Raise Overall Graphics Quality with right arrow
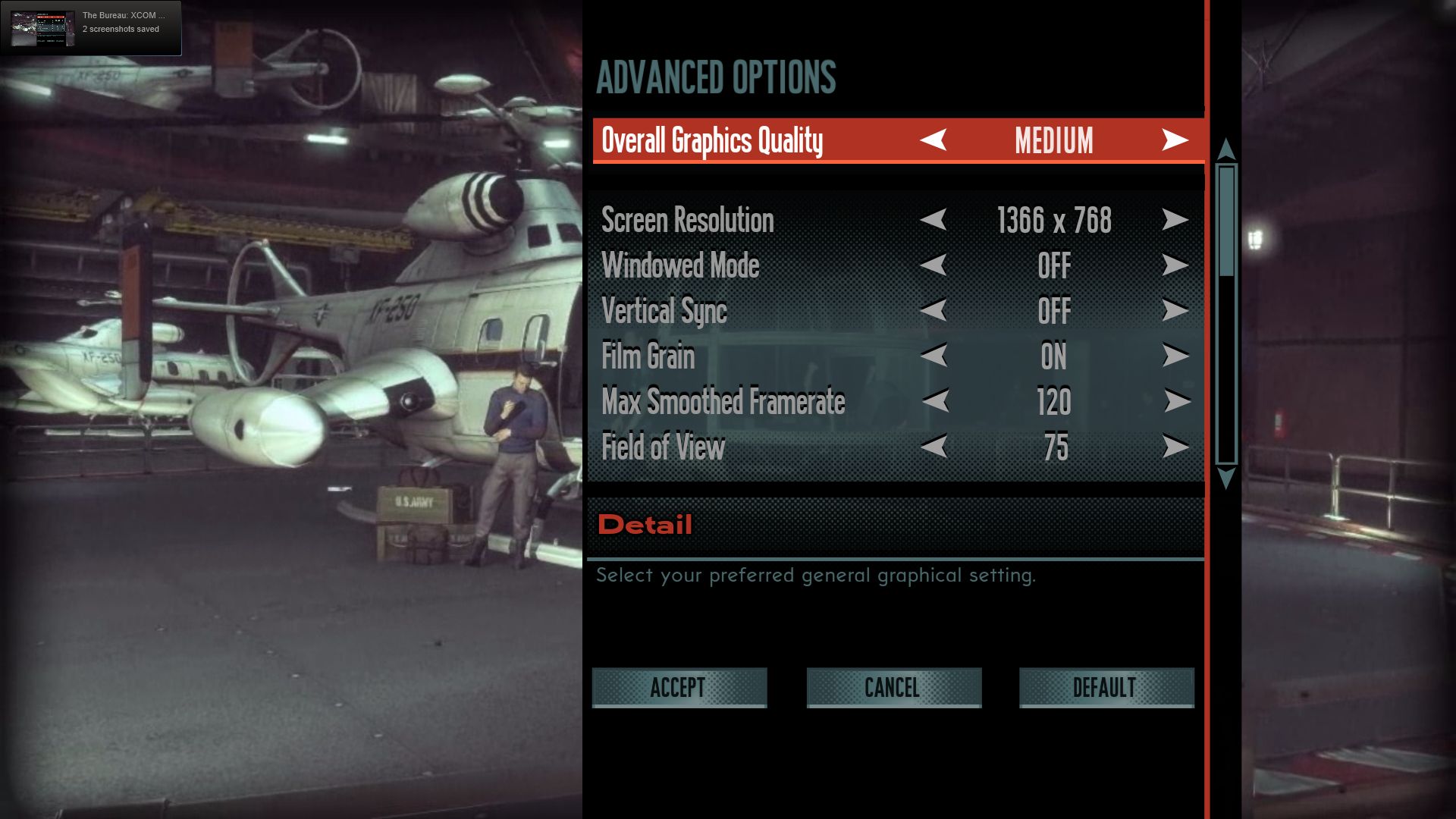Screen dimensions: 1456x819 (1175, 140)
